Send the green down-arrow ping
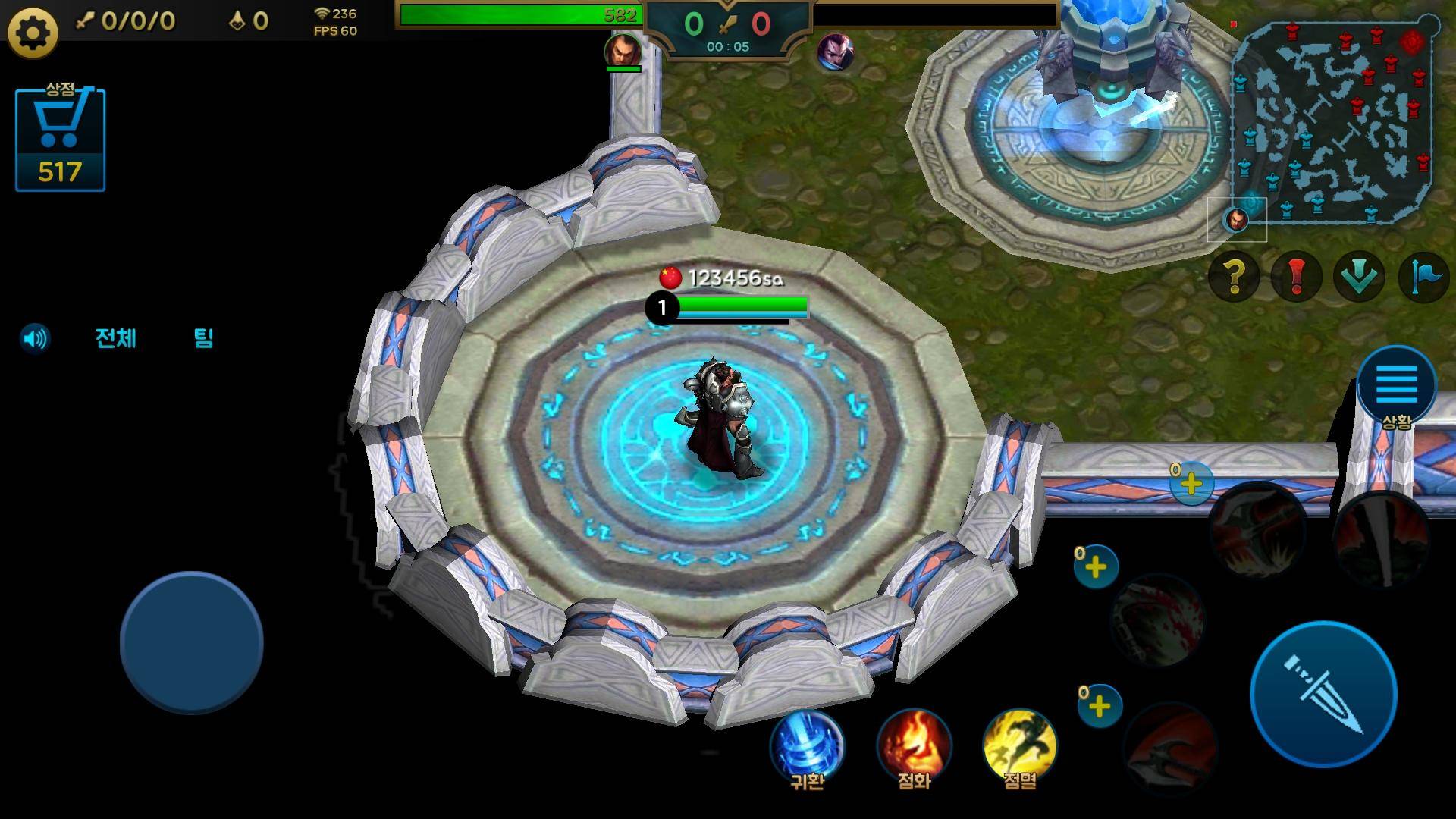The image size is (1456, 819). click(1359, 277)
